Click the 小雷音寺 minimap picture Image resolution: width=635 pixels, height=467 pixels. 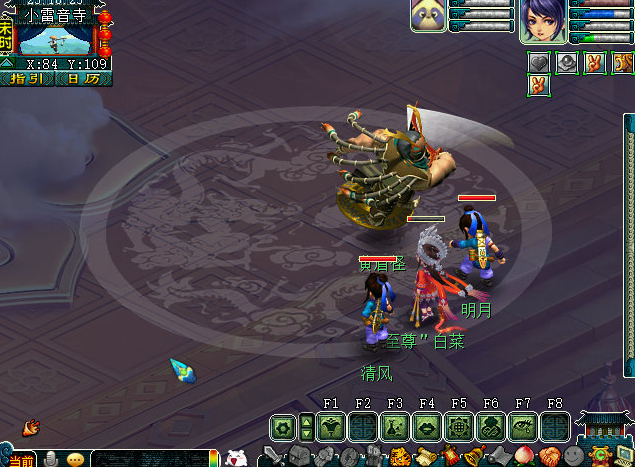(55, 39)
